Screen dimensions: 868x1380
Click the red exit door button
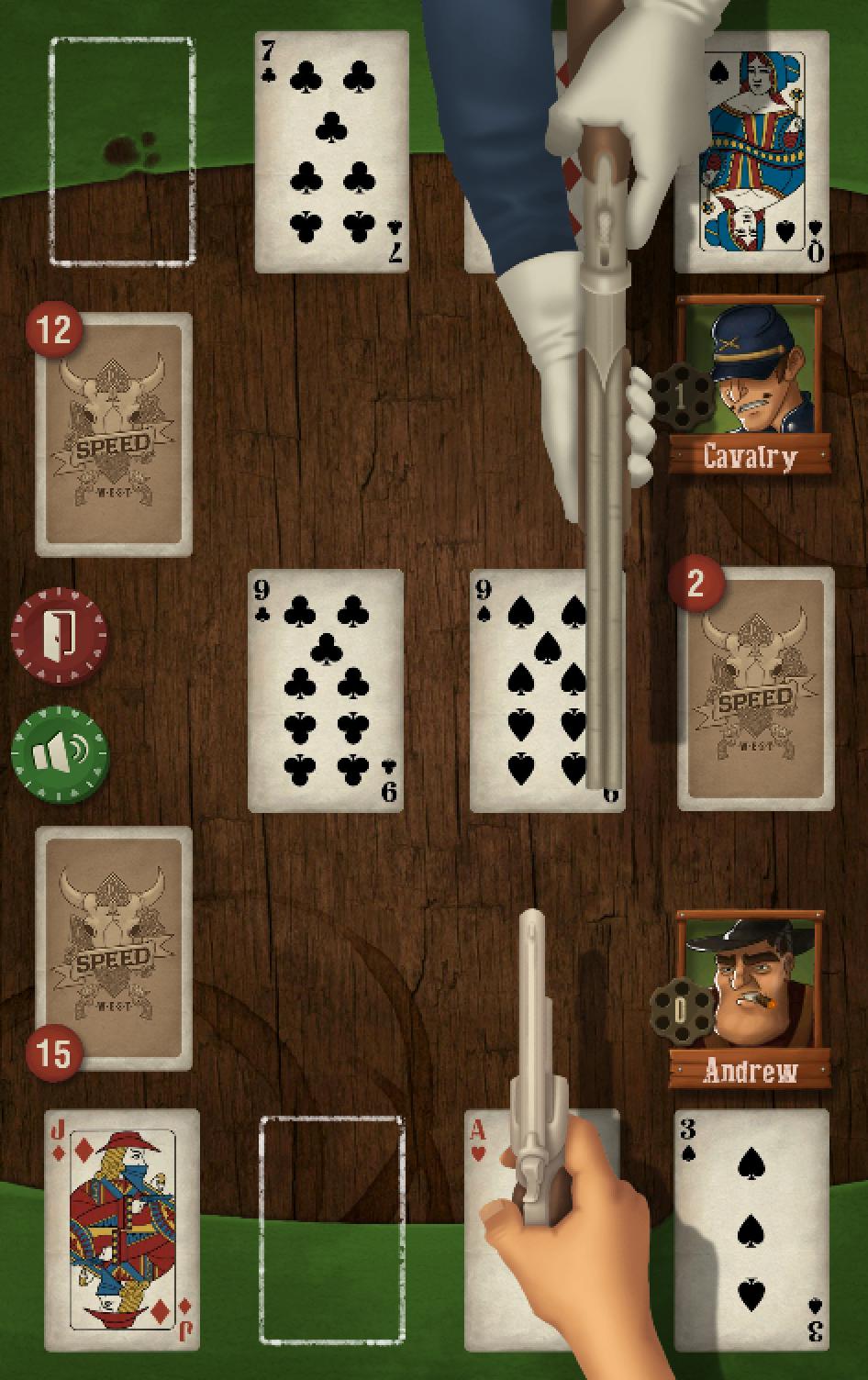pyautogui.click(x=59, y=635)
